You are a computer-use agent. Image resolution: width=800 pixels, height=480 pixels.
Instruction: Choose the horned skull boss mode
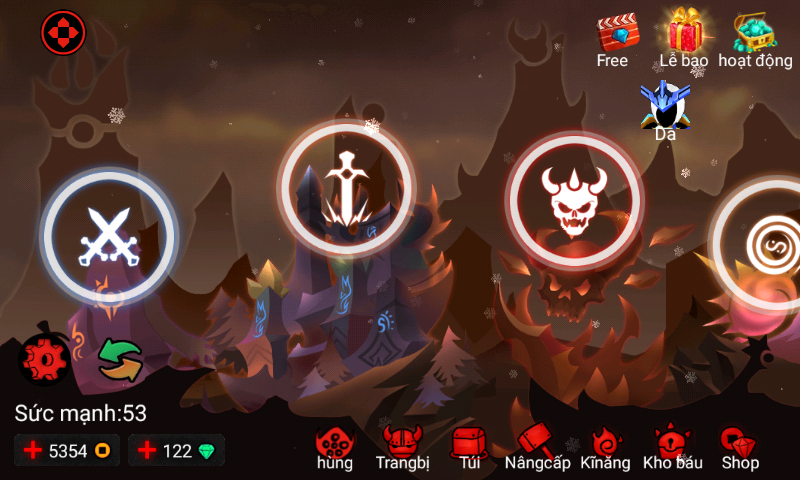[x=573, y=199]
